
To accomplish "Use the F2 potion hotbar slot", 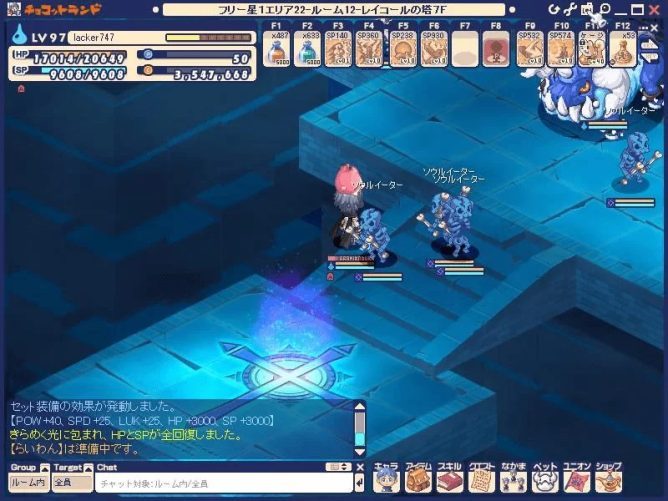I will pos(310,48).
